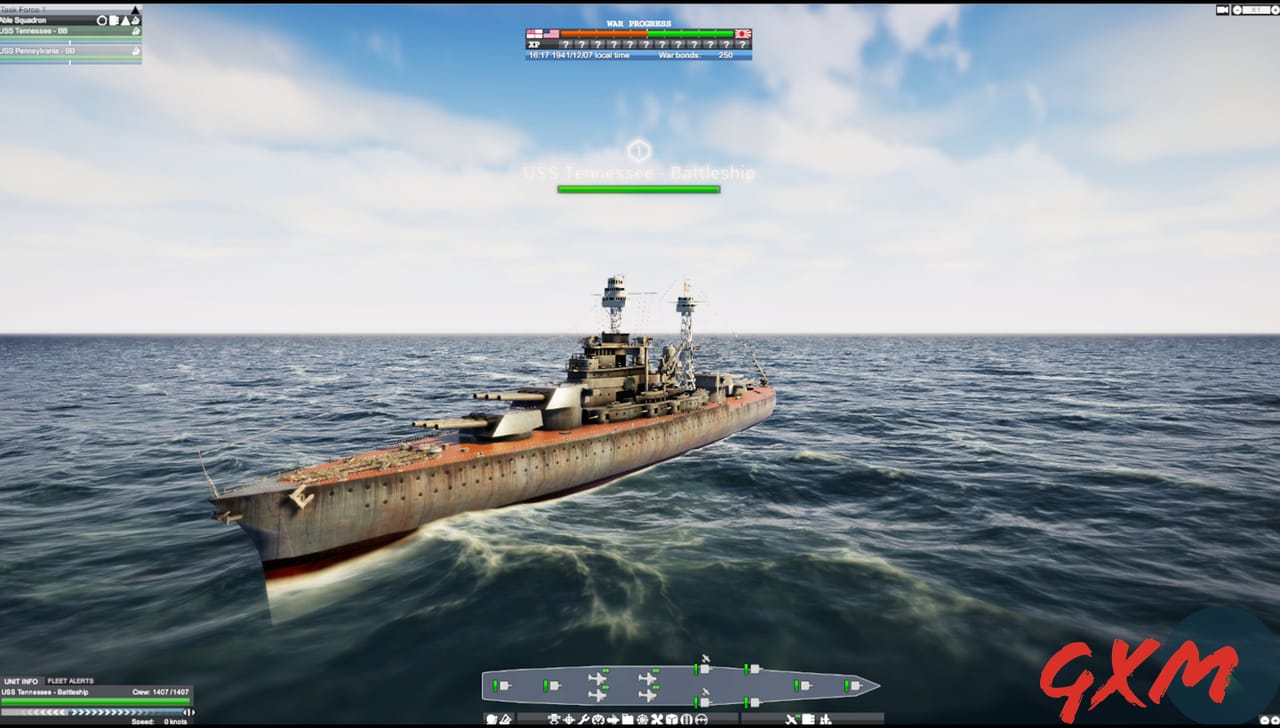
Task: Collapse the Task Force 1 panel
Action: (x=135, y=9)
